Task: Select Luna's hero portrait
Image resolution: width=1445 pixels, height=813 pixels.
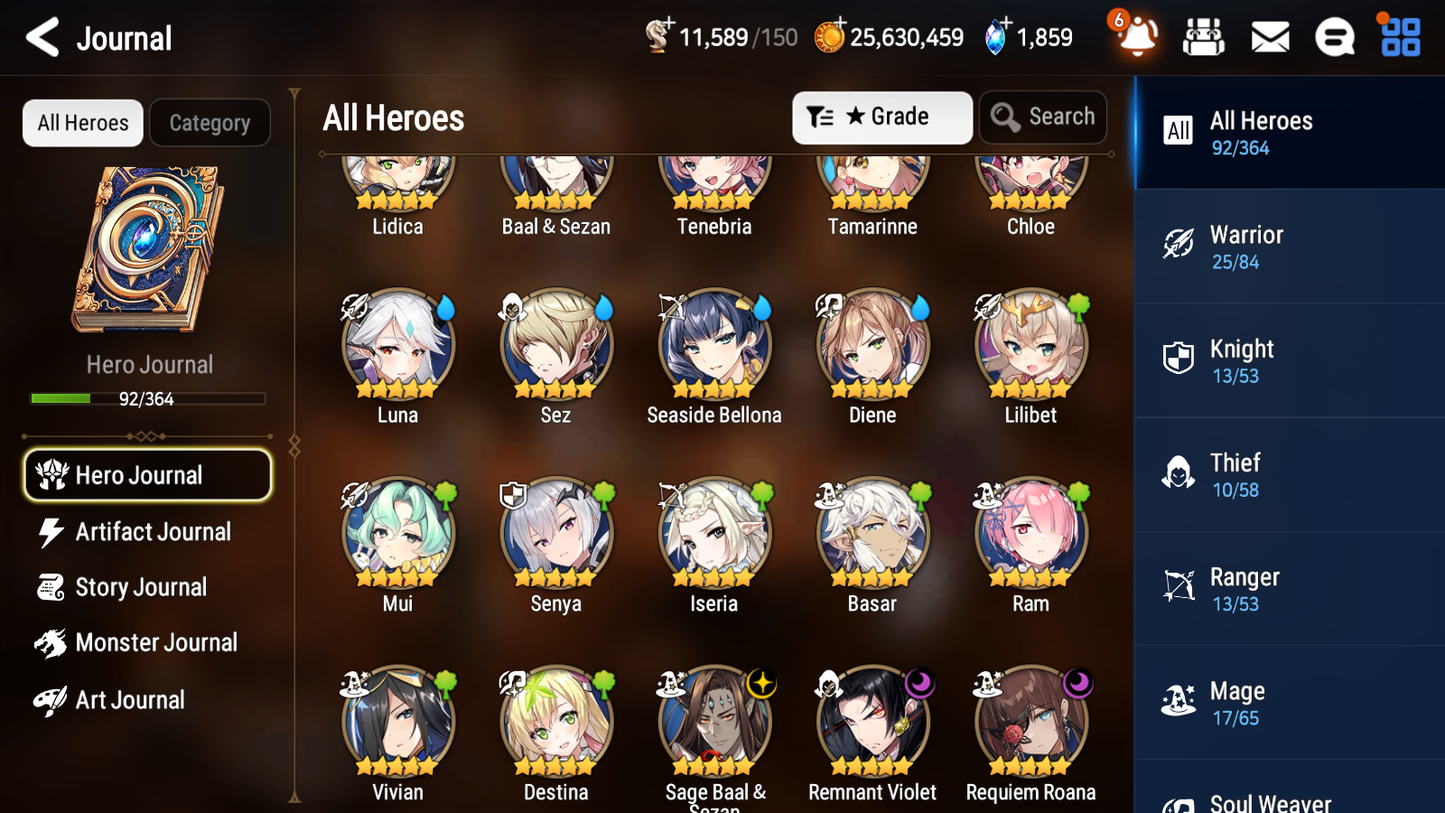Action: click(397, 343)
